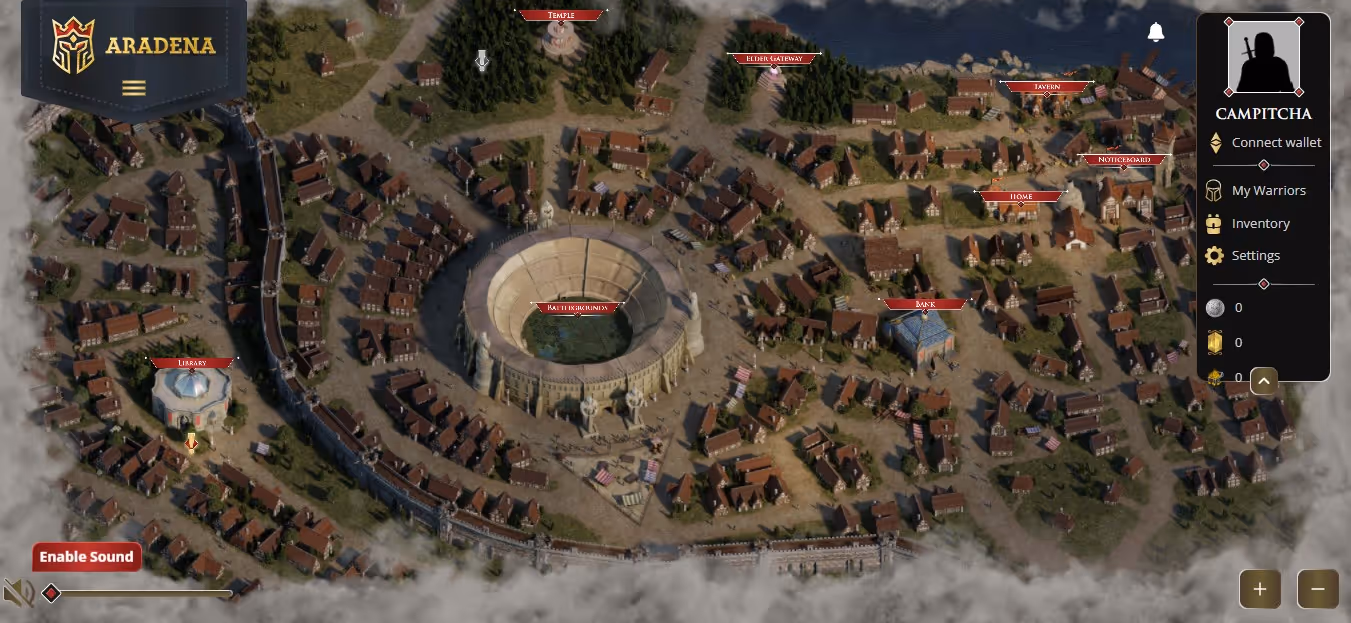The width and height of the screenshot is (1351, 623).
Task: Zoom out the map with minus button
Action: pos(1317,589)
